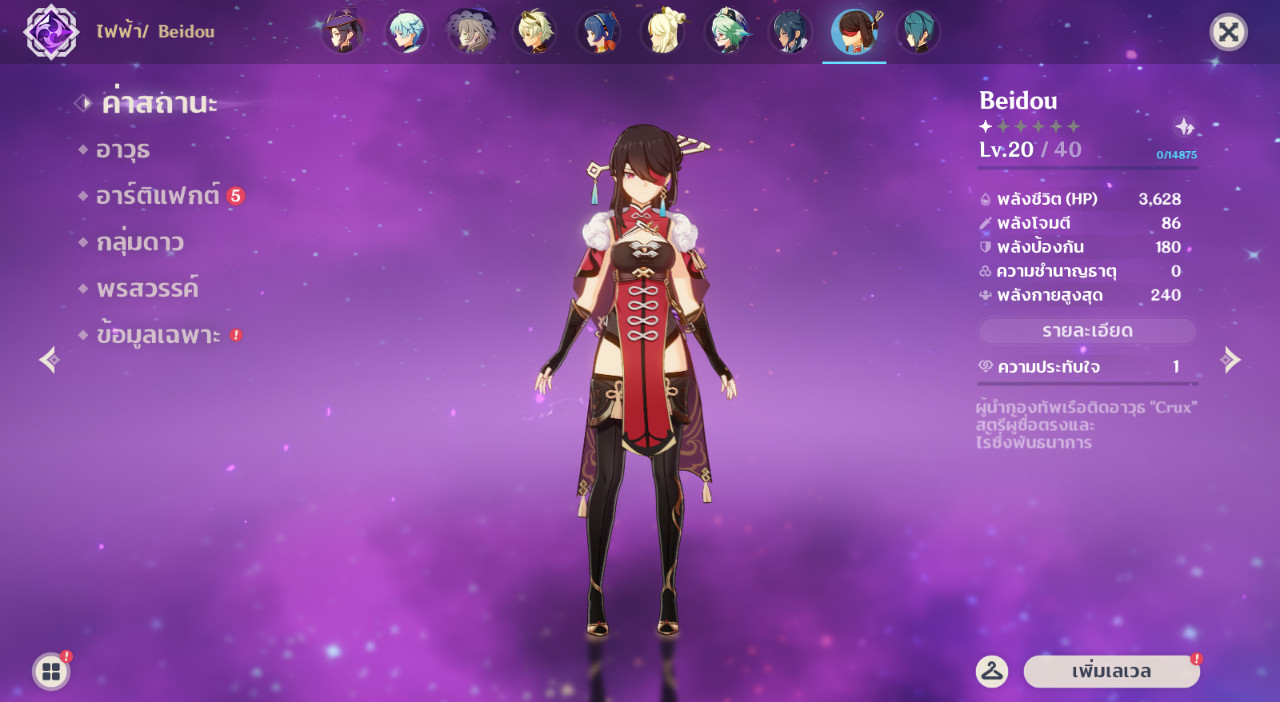Show the previous character with left arrow
The image size is (1280, 702).
[x=49, y=360]
